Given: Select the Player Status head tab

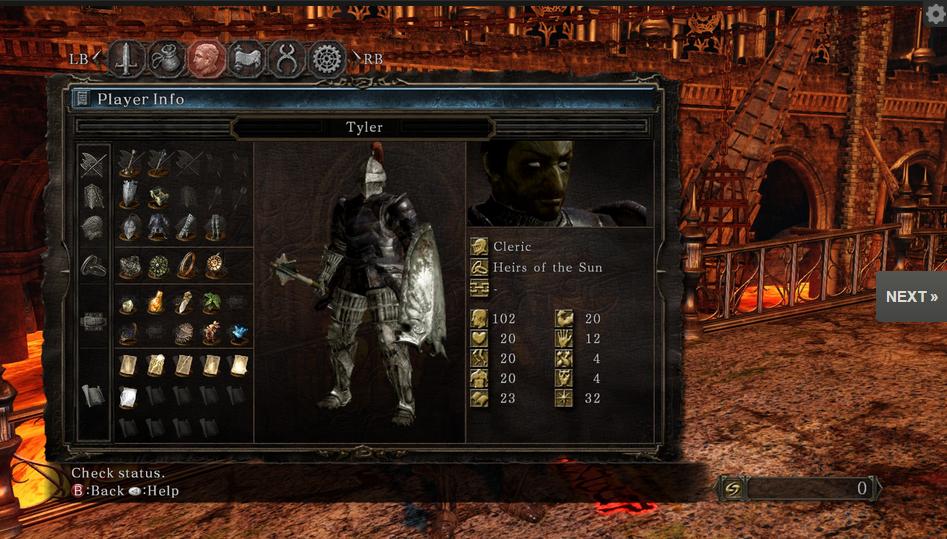Looking at the screenshot, I should point(207,59).
